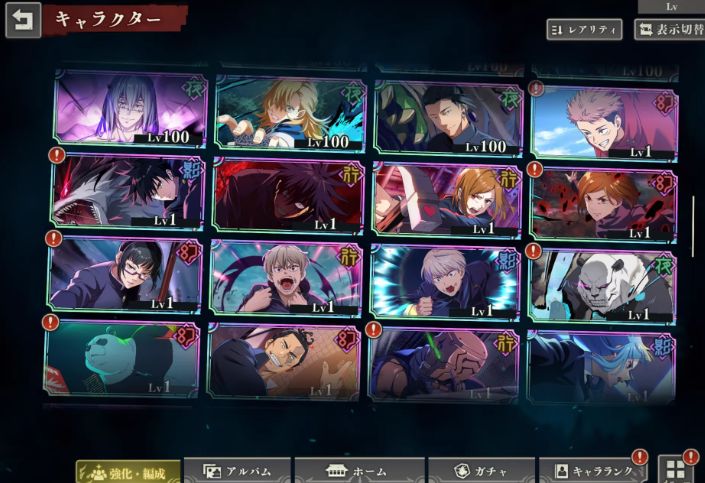Open the ガチャ gacha screen

480,472
